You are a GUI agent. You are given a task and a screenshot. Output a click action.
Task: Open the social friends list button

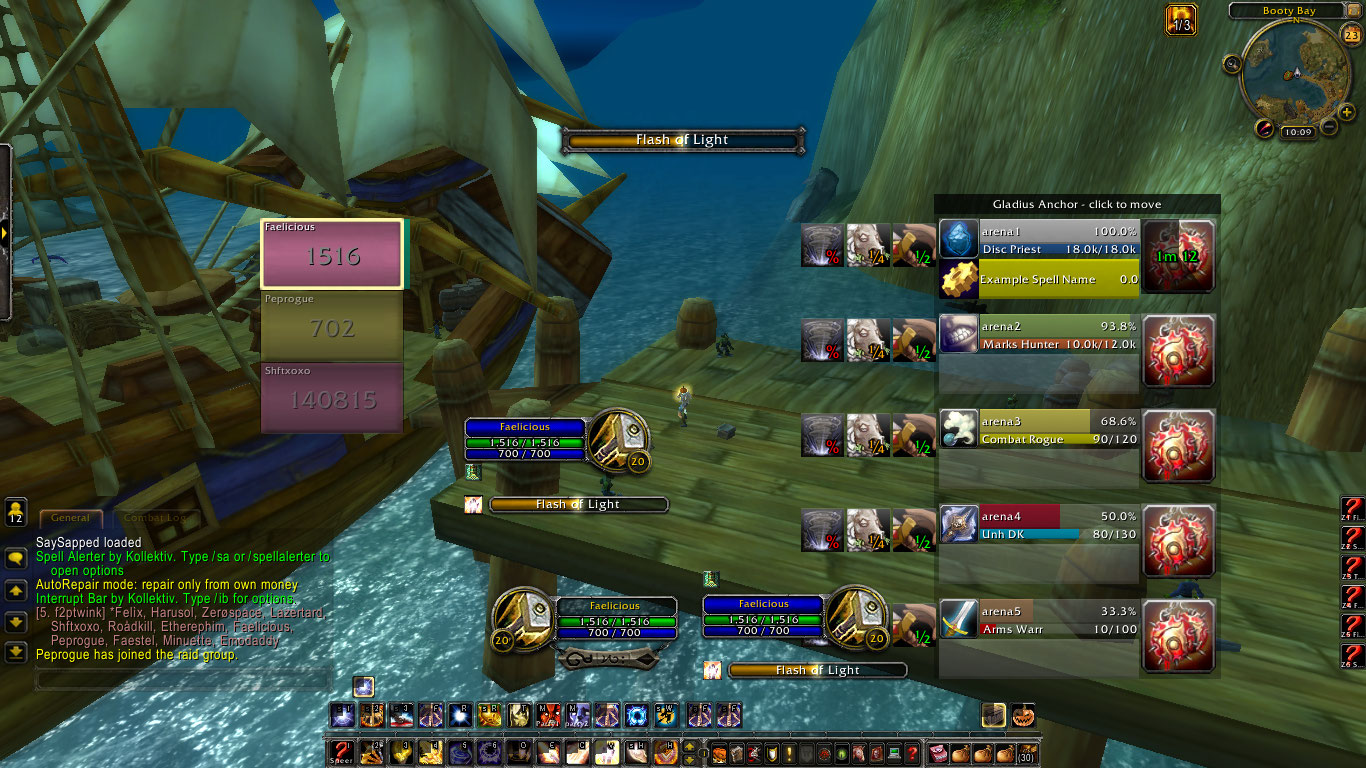coord(15,512)
